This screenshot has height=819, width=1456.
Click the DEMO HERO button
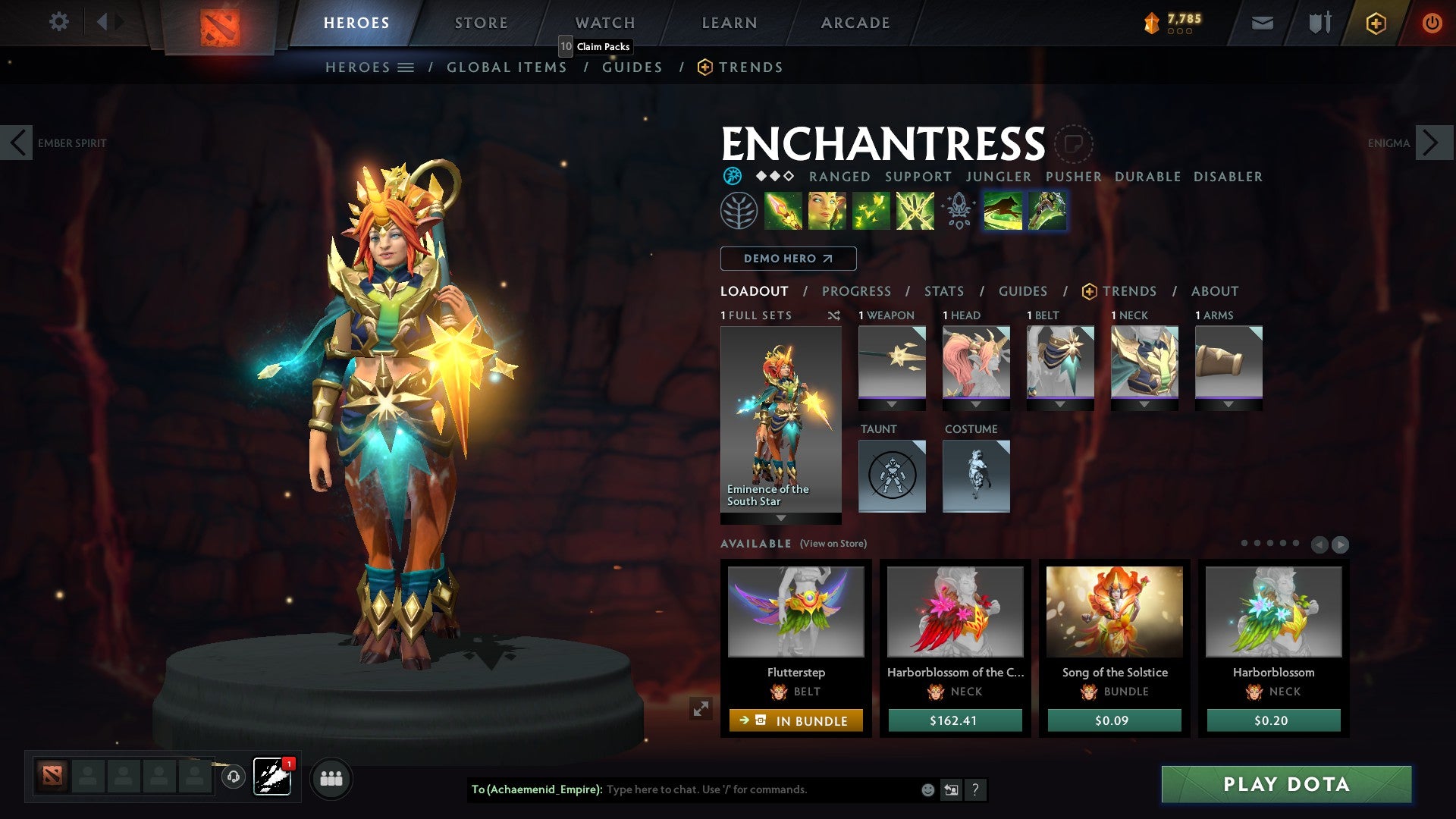click(x=786, y=259)
